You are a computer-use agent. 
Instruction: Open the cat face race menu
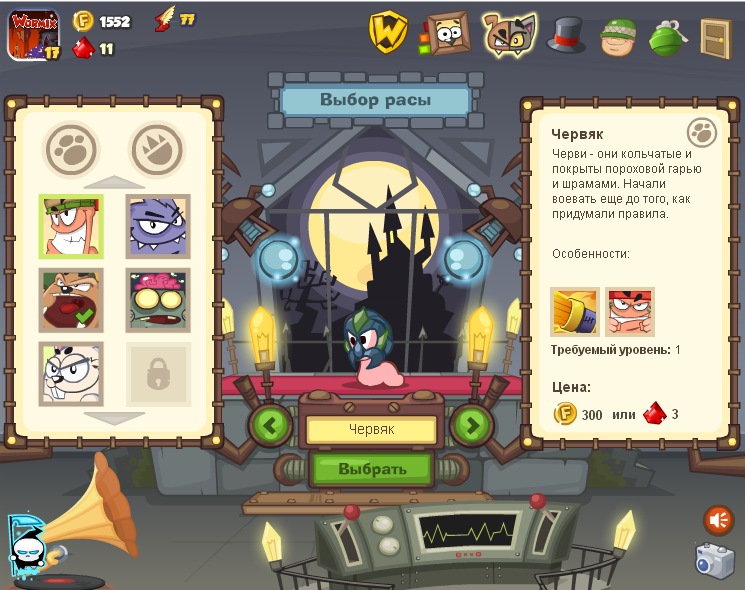[x=508, y=33]
